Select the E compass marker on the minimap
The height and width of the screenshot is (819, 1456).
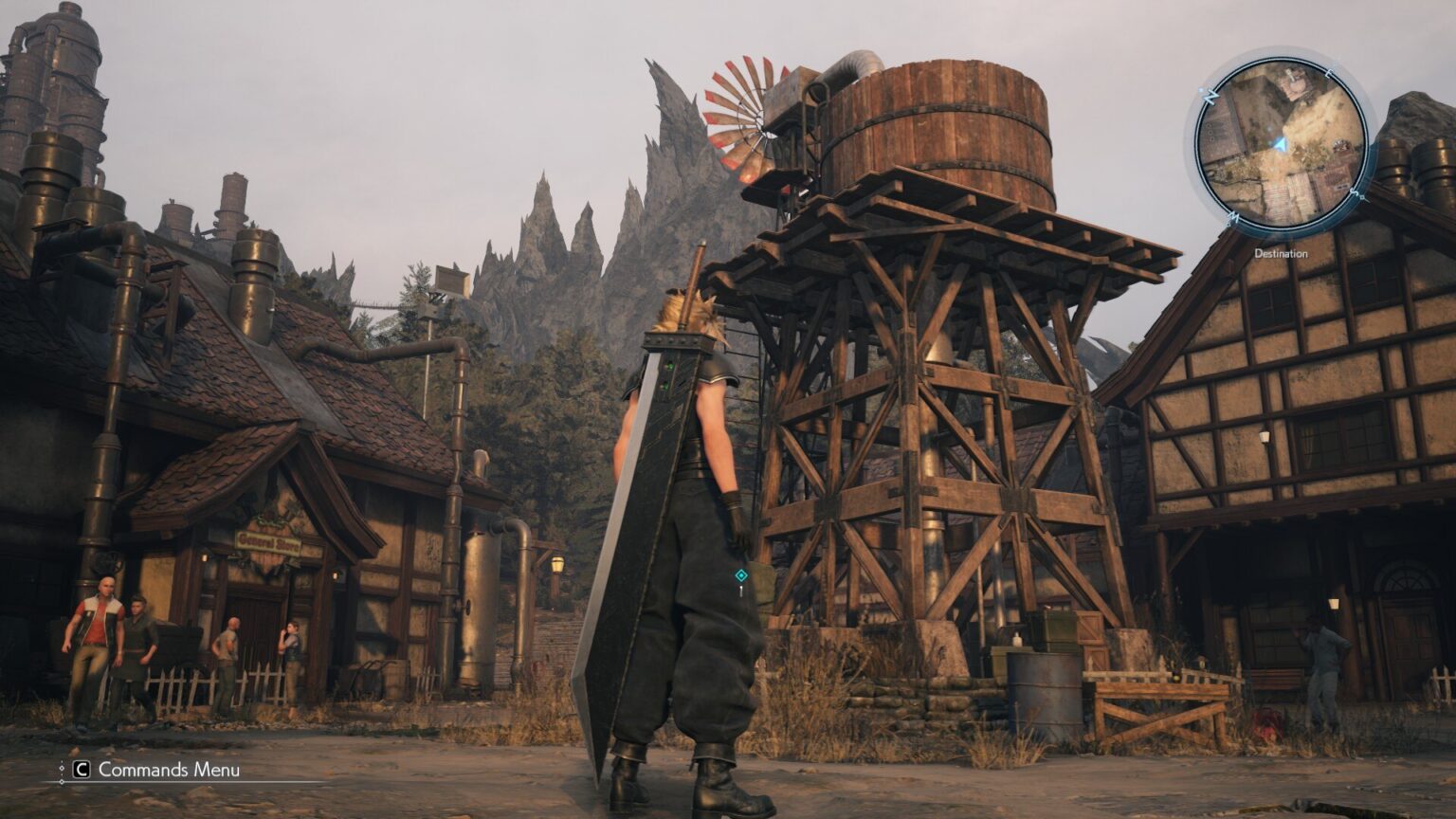pos(1330,72)
